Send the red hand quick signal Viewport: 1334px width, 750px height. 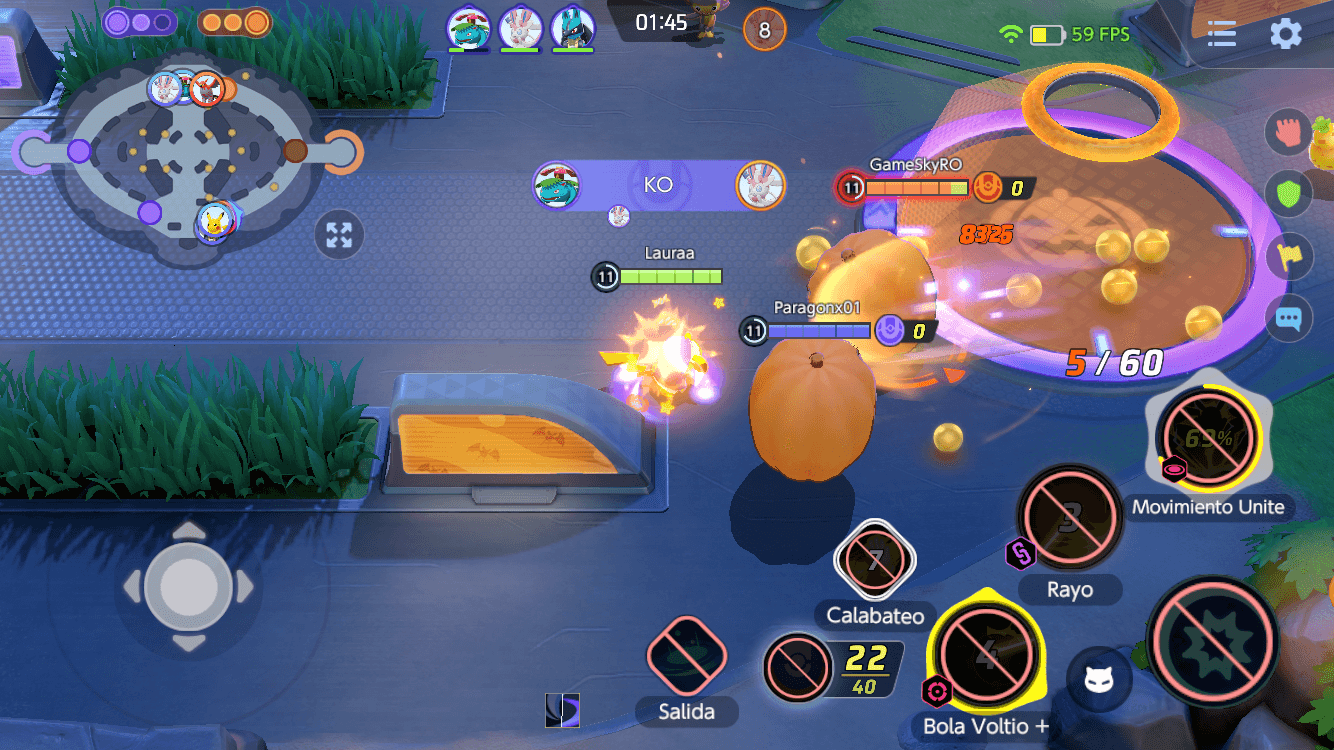(1289, 132)
